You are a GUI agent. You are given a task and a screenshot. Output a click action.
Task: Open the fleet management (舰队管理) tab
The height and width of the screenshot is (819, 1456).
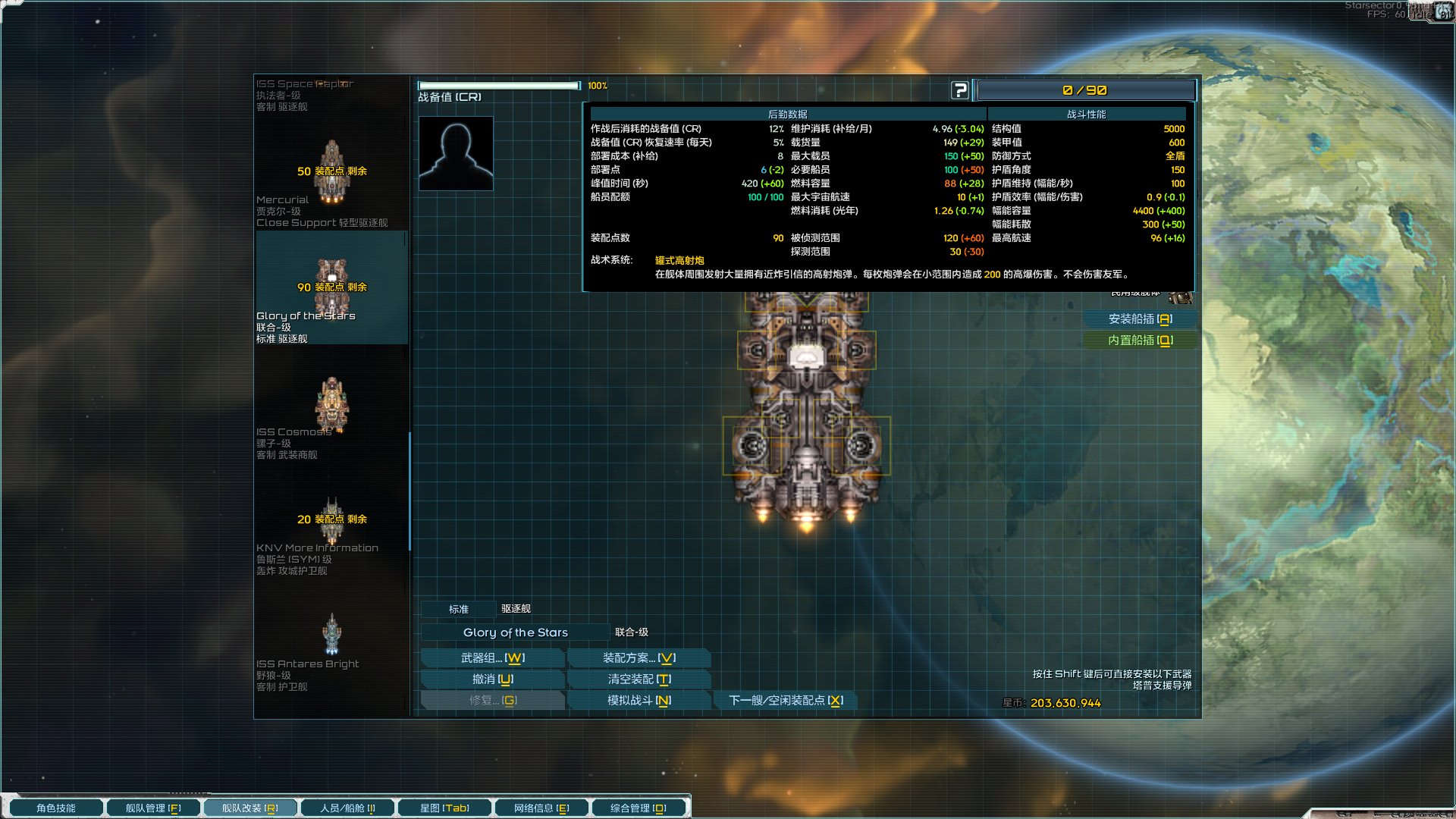pos(153,808)
